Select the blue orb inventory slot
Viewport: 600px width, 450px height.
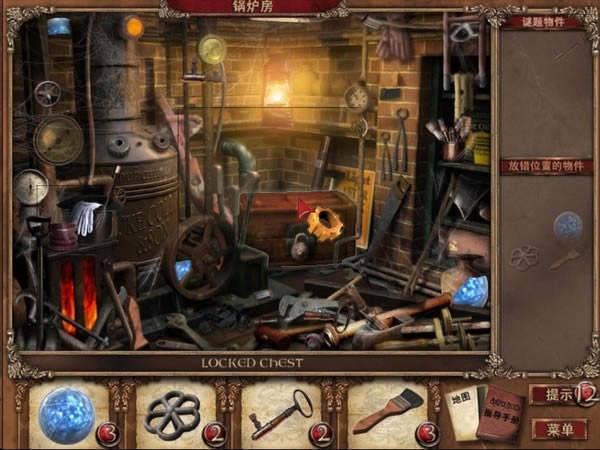(68, 413)
